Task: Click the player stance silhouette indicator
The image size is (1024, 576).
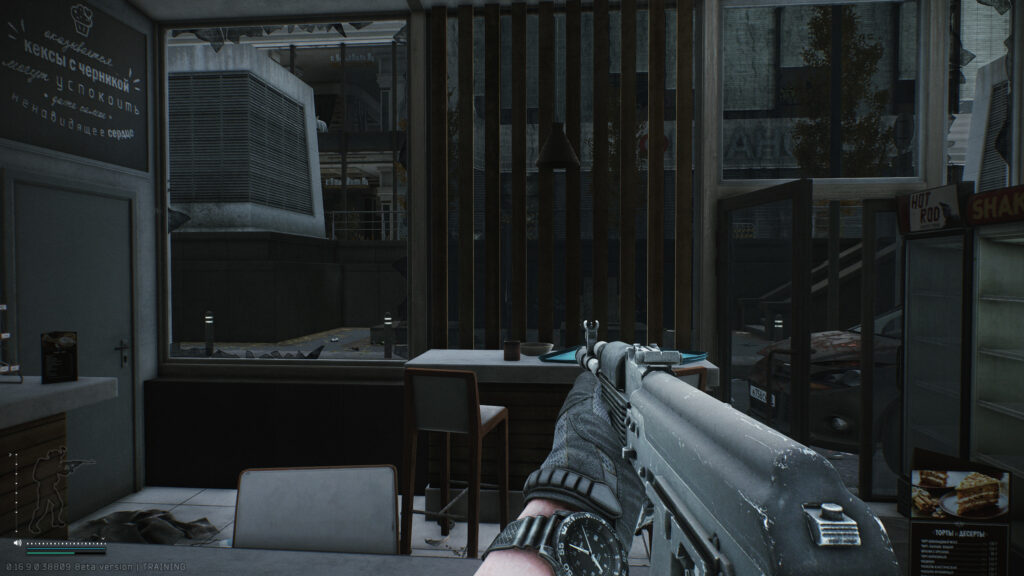Action: [52, 490]
